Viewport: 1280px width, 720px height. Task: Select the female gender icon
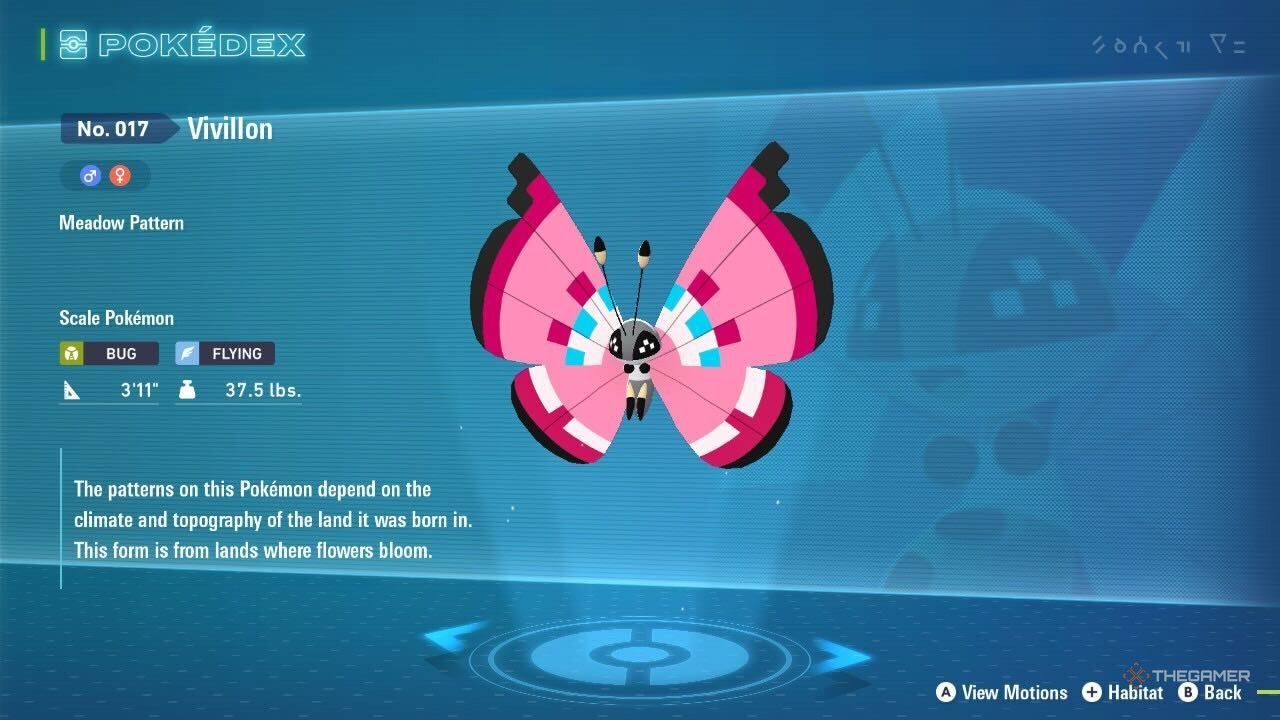(120, 176)
